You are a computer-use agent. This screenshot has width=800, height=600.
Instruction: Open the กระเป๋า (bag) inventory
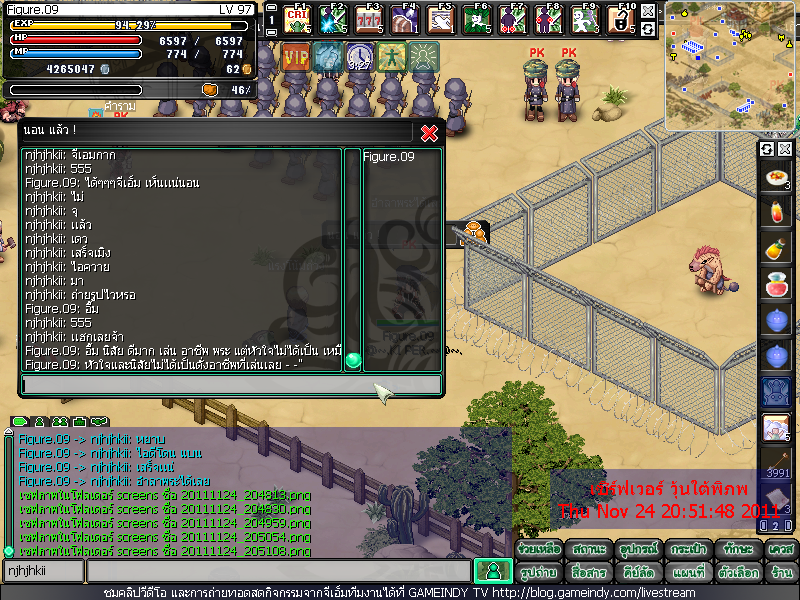(x=686, y=549)
